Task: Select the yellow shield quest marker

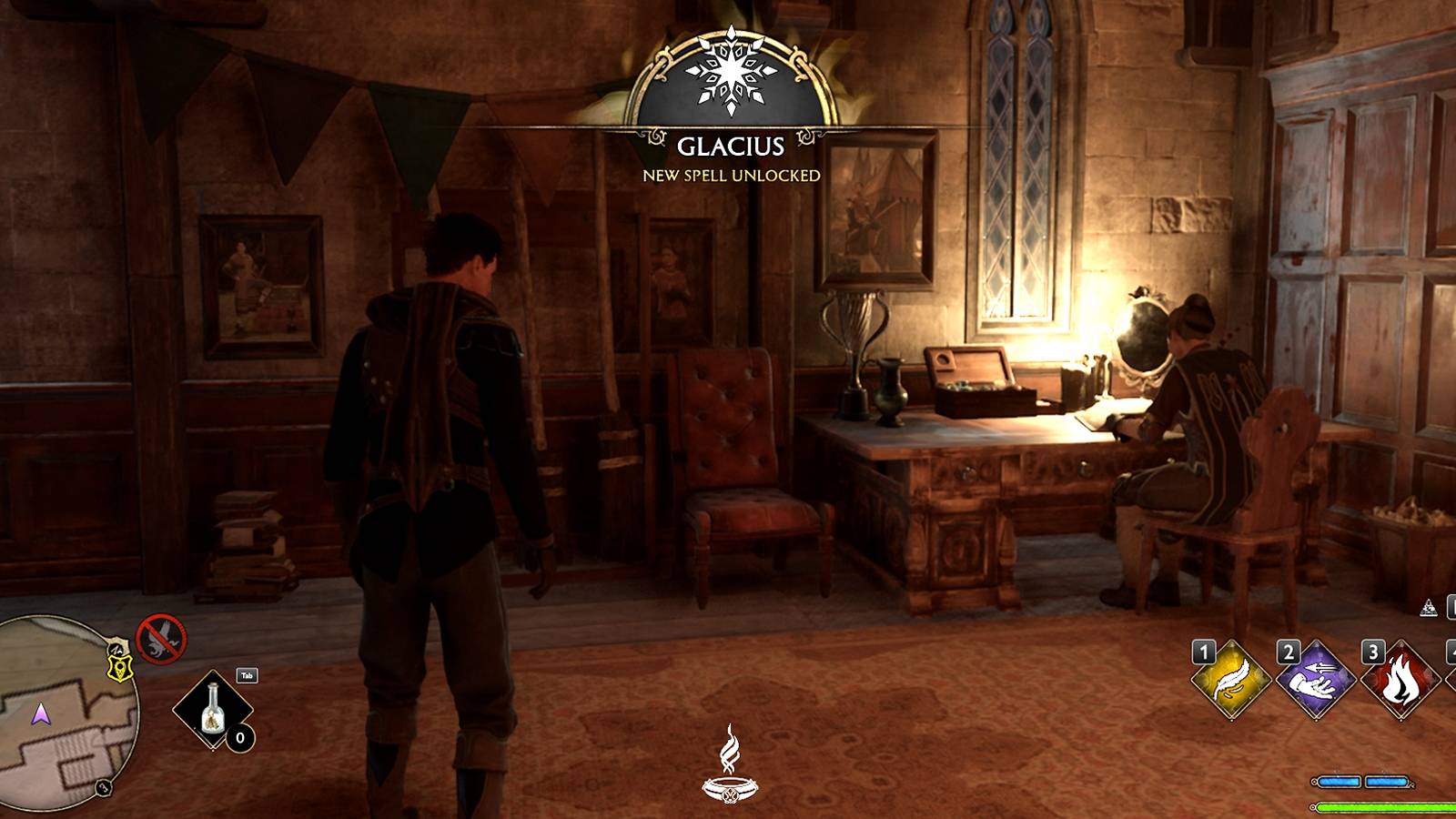Action: [x=119, y=666]
